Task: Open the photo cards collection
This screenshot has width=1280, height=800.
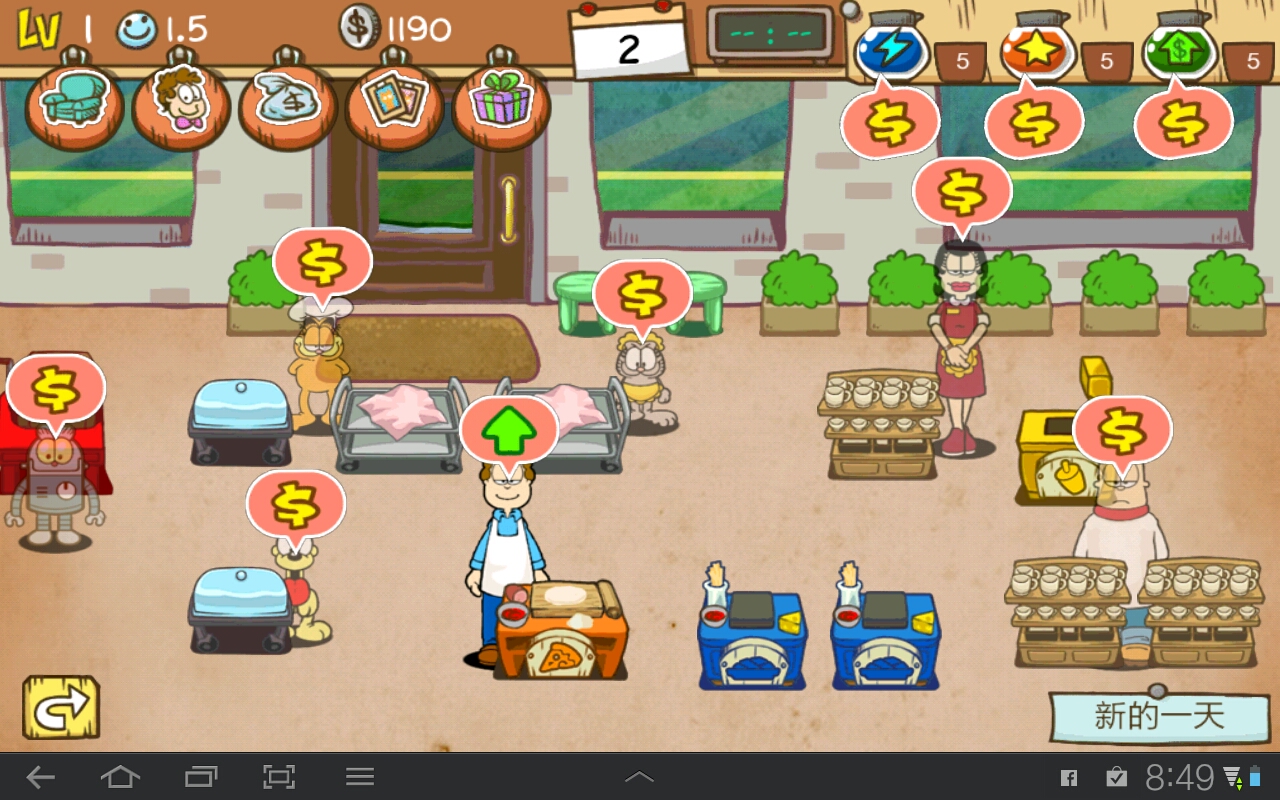Action: pos(395,103)
